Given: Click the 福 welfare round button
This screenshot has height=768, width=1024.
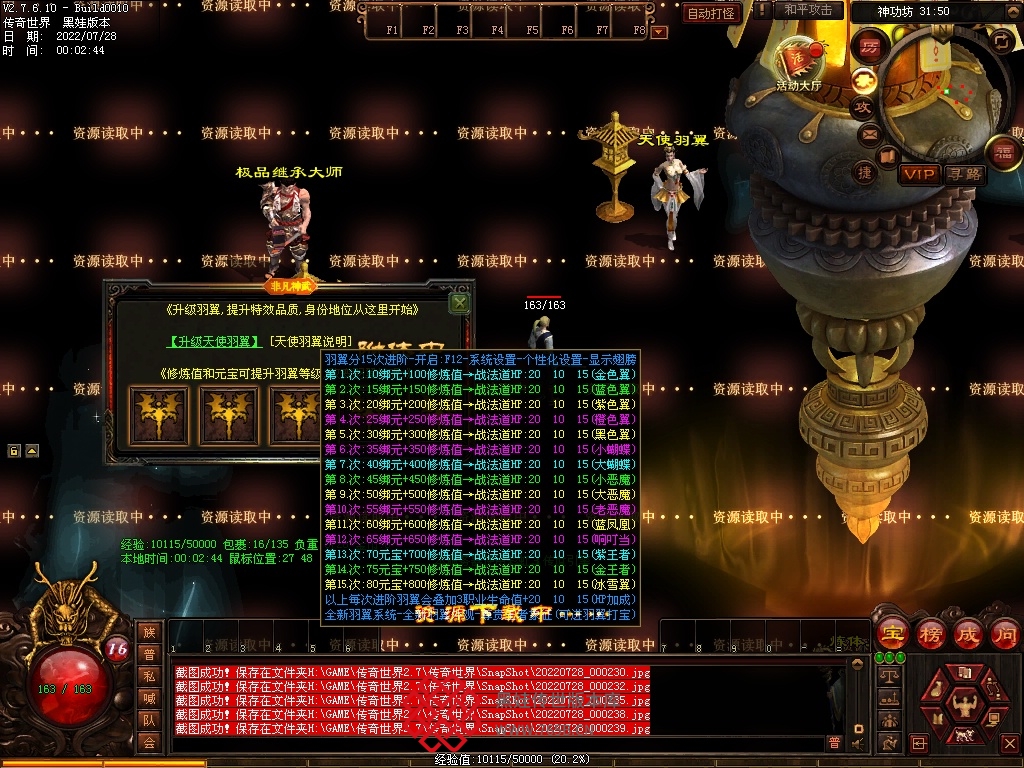Looking at the screenshot, I should coord(1004,153).
